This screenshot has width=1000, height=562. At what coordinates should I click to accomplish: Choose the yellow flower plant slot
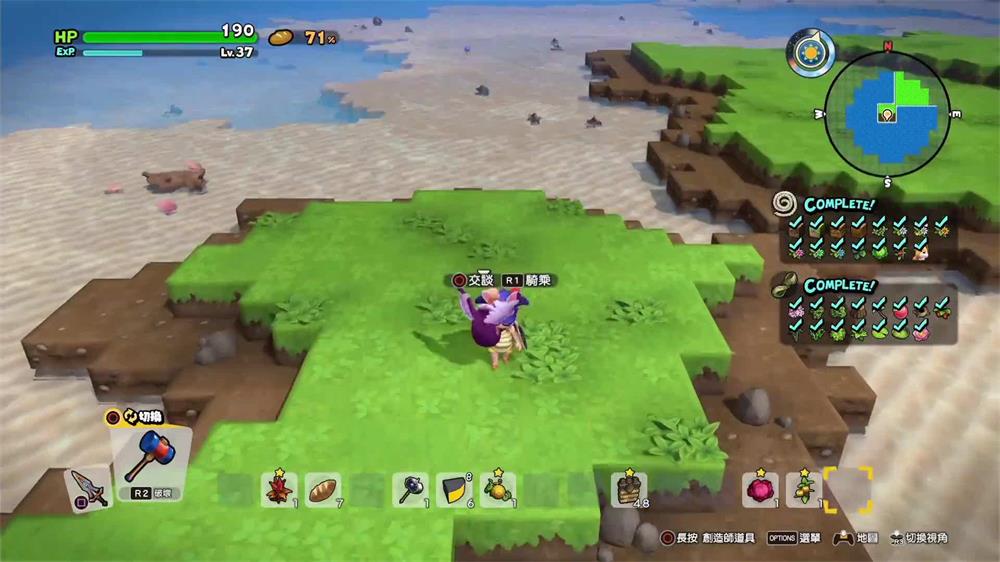point(804,489)
